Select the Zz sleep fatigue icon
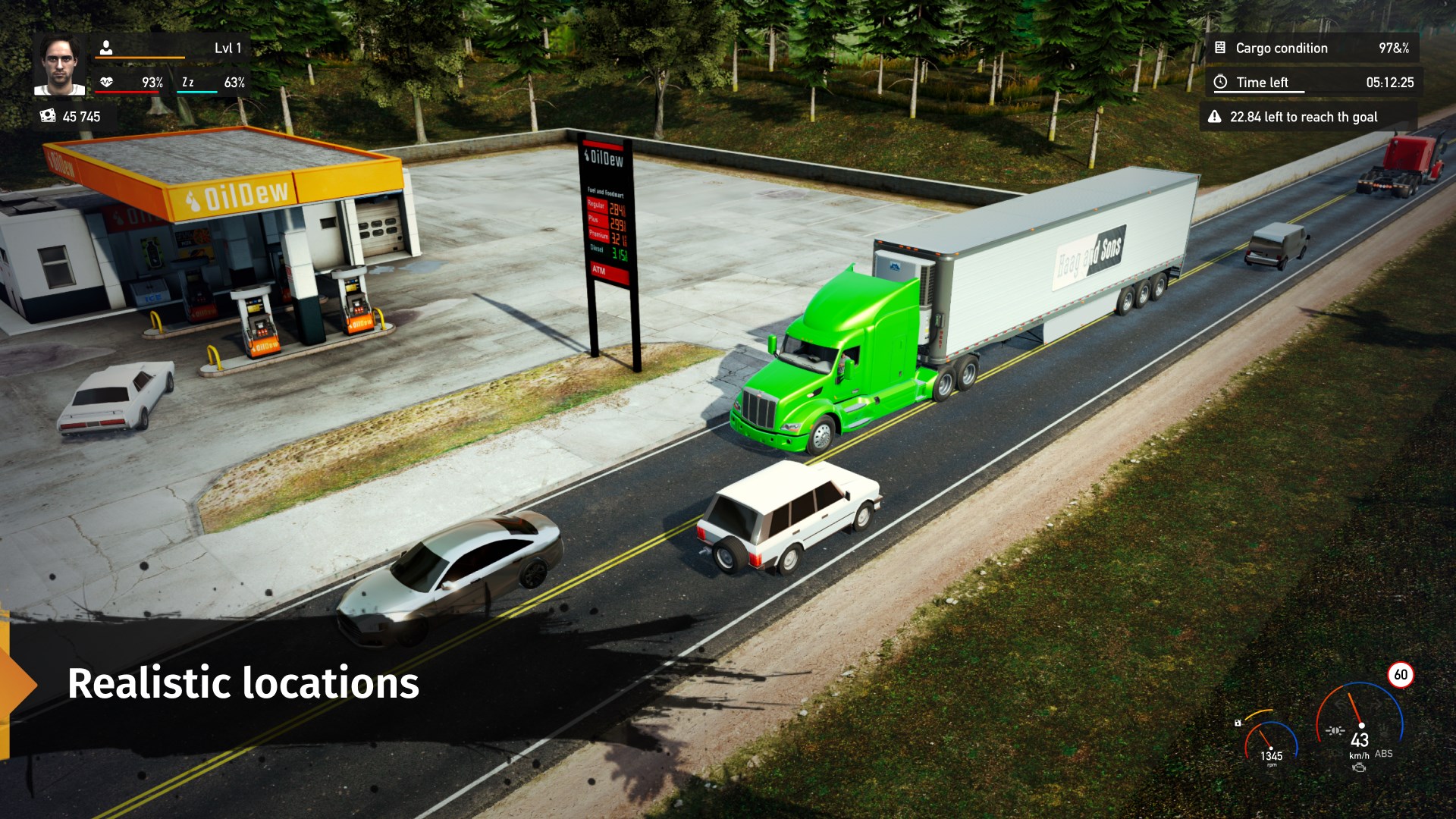This screenshot has width=1456, height=819. tap(188, 81)
